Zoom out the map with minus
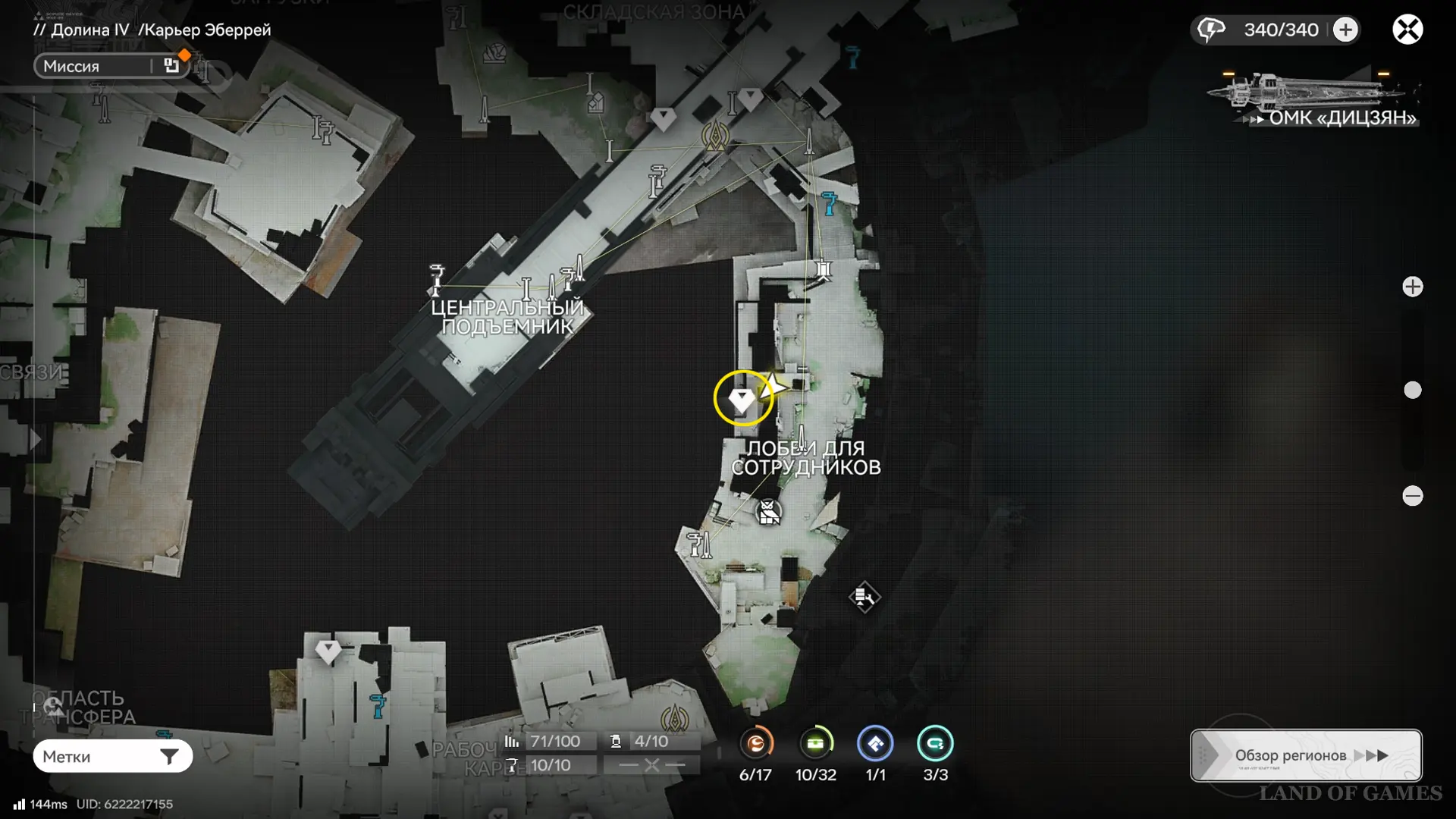 [1412, 496]
